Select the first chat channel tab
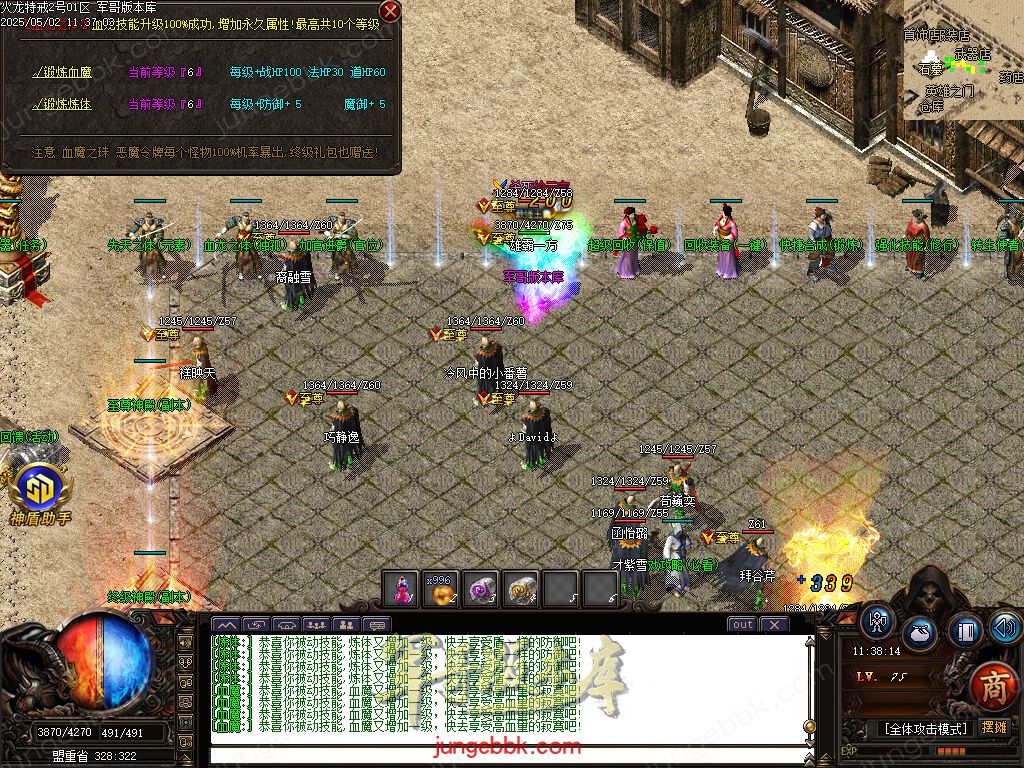The height and width of the screenshot is (768, 1024). click(x=226, y=625)
